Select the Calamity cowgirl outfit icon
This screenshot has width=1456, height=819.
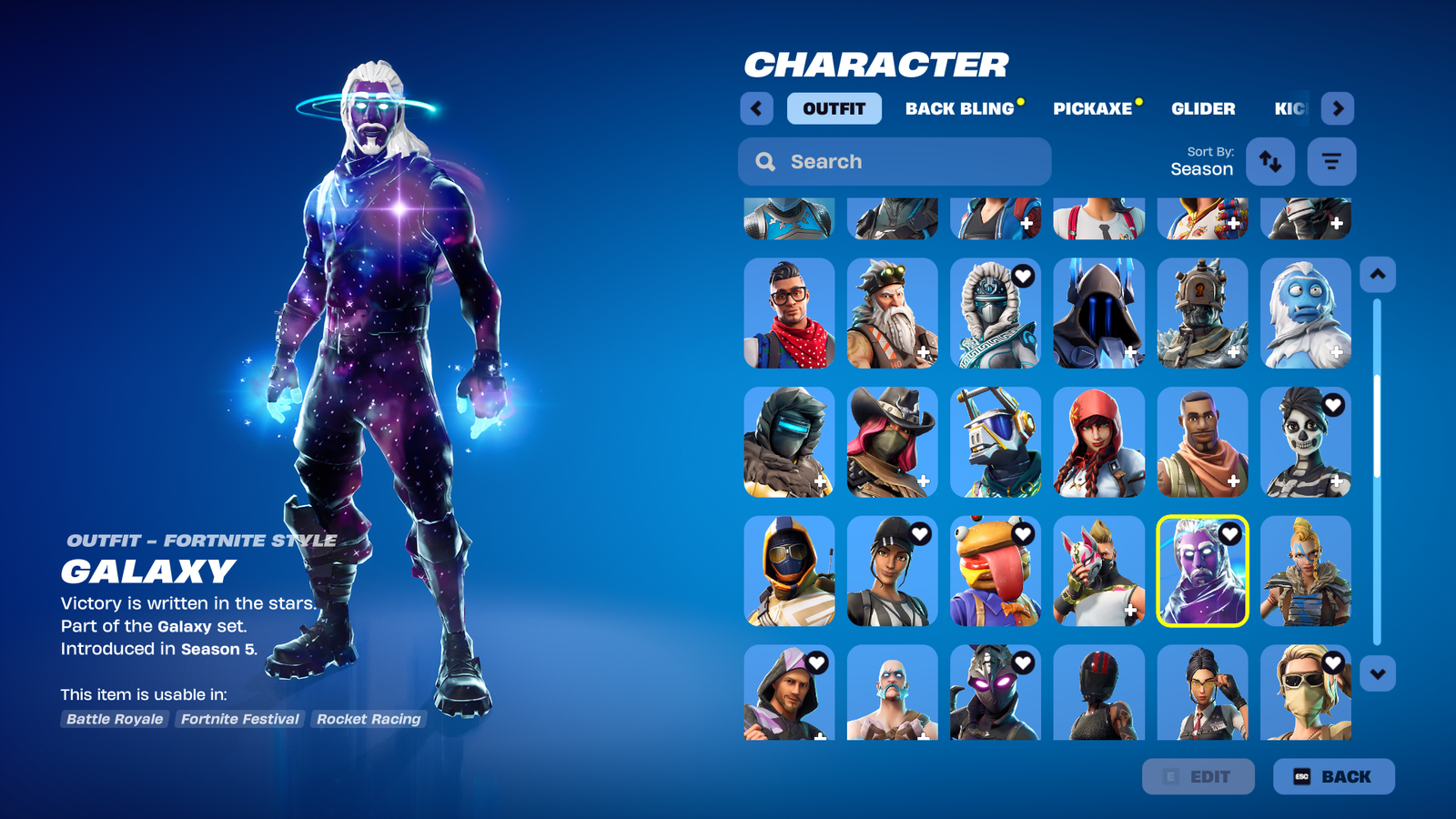892,442
